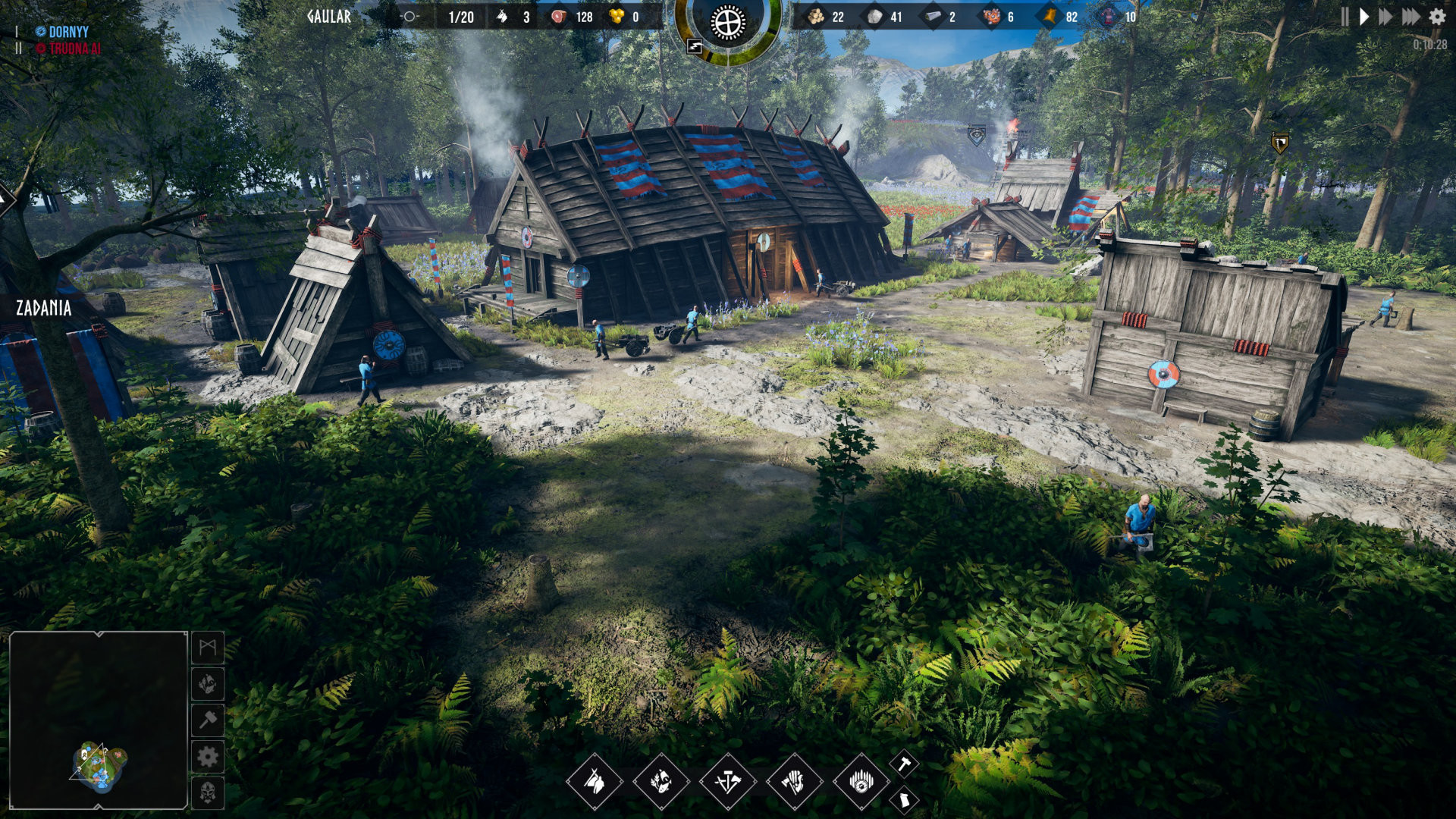Viewport: 1456px width, 819px height.
Task: Open the small hammer sub-menu bottom right
Action: 902,764
